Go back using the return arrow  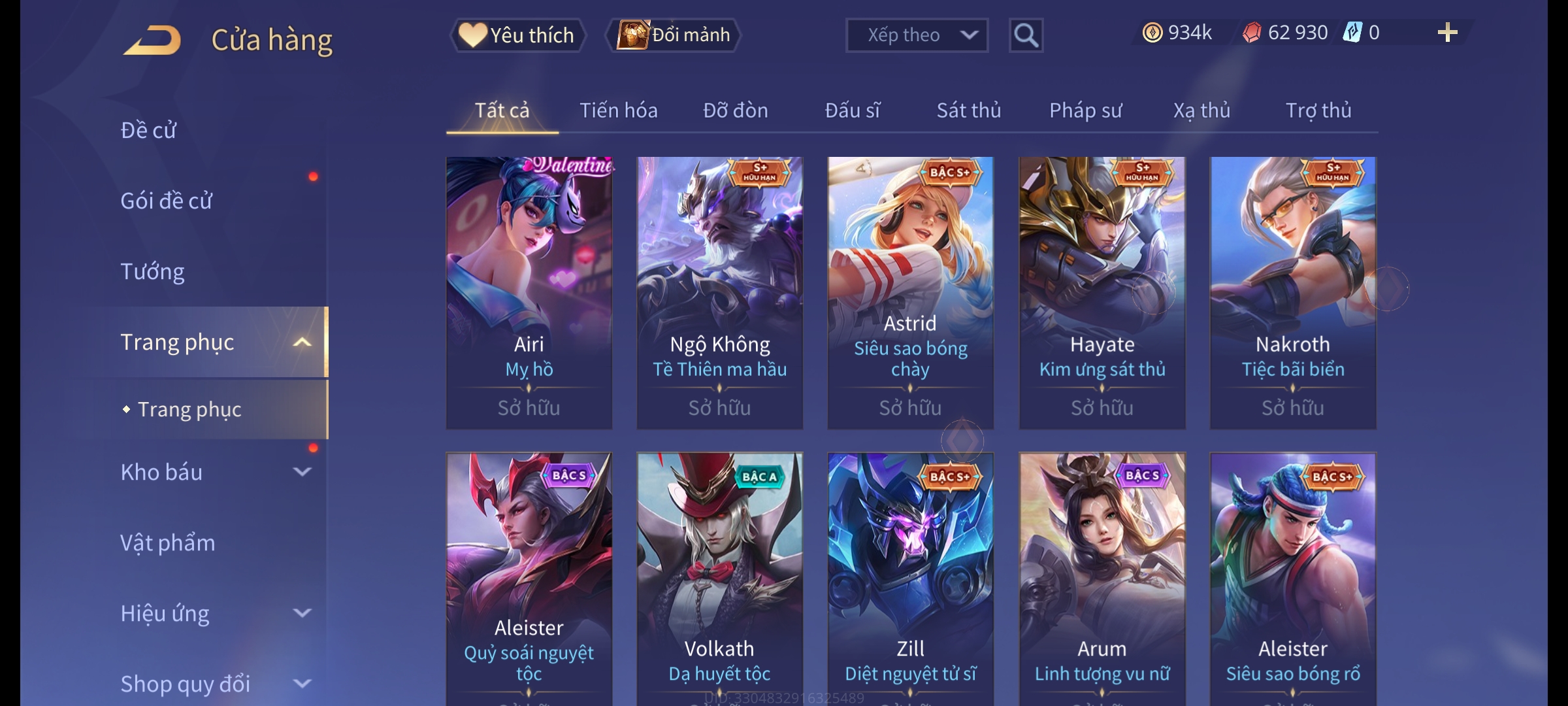152,39
